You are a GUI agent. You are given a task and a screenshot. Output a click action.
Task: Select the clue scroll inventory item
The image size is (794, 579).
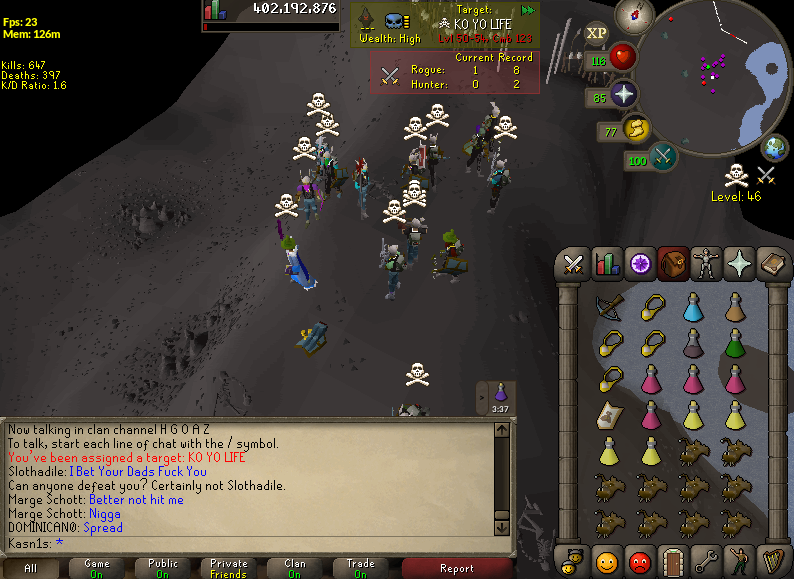tap(608, 414)
